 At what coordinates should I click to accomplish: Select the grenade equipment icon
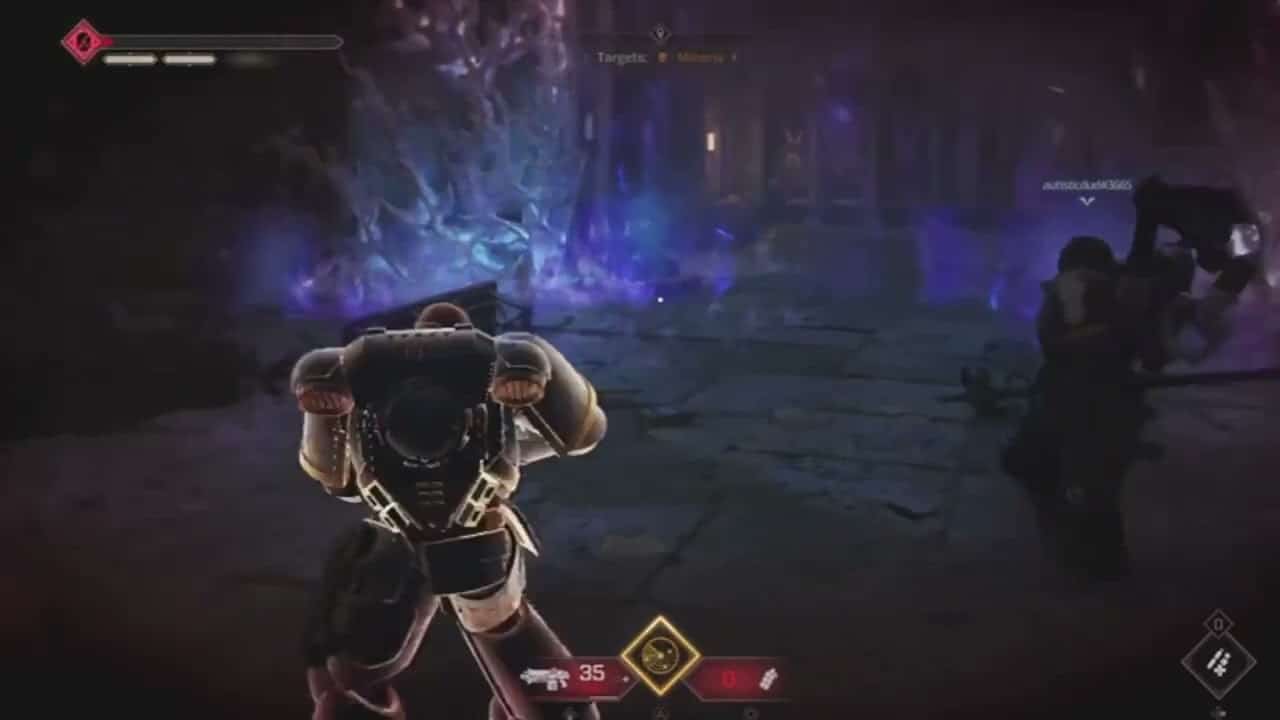point(769,678)
